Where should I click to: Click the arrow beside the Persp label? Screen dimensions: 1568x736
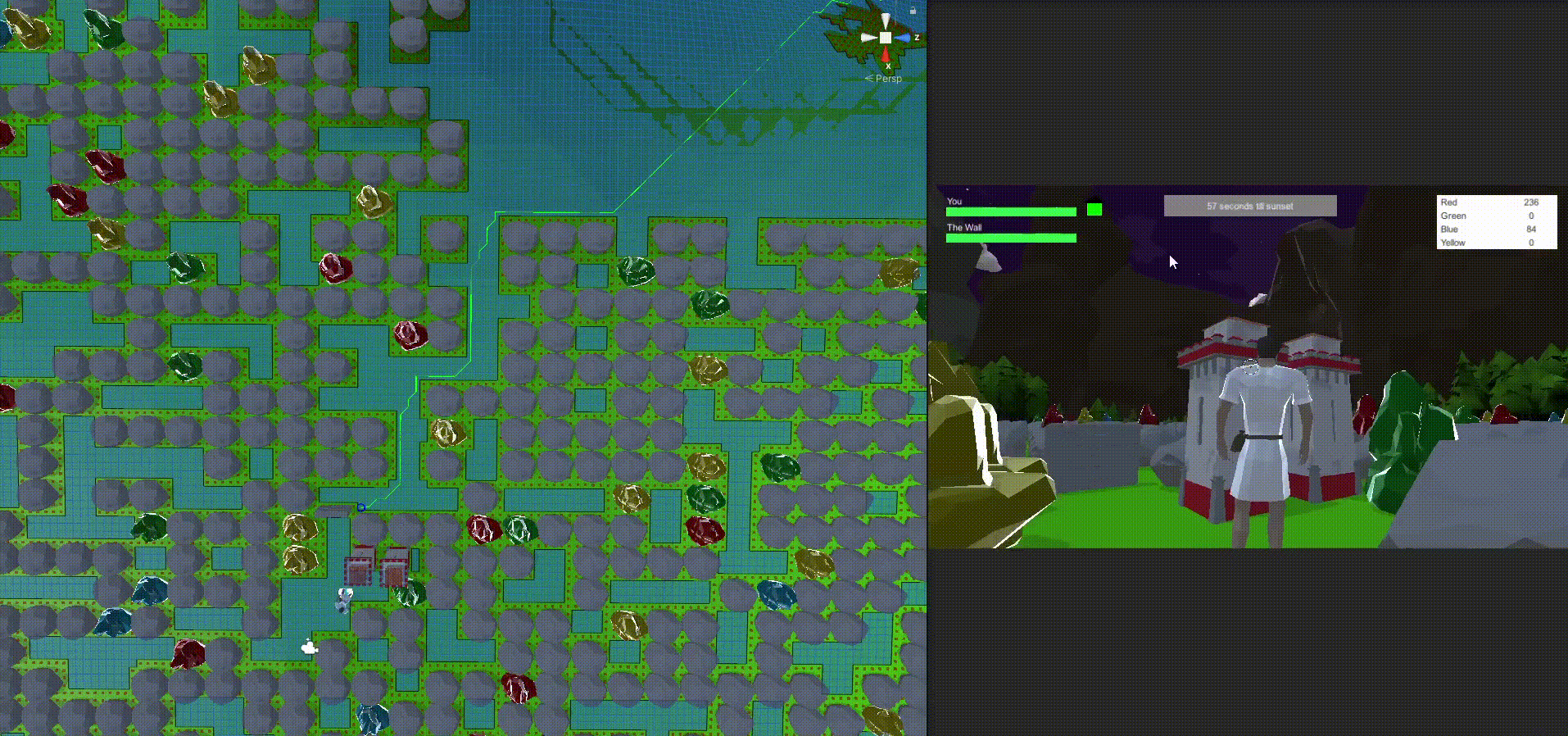pyautogui.click(x=868, y=78)
